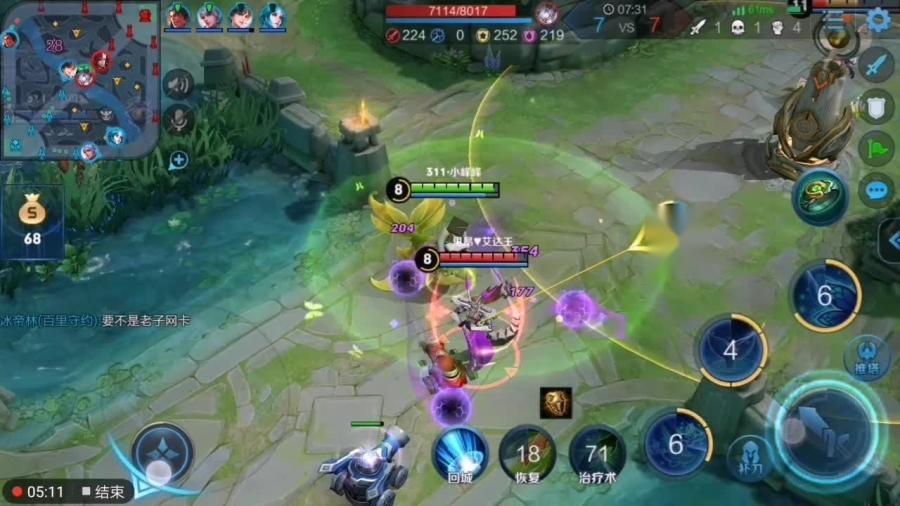Choose the 推塔 tower attack button

tap(866, 357)
